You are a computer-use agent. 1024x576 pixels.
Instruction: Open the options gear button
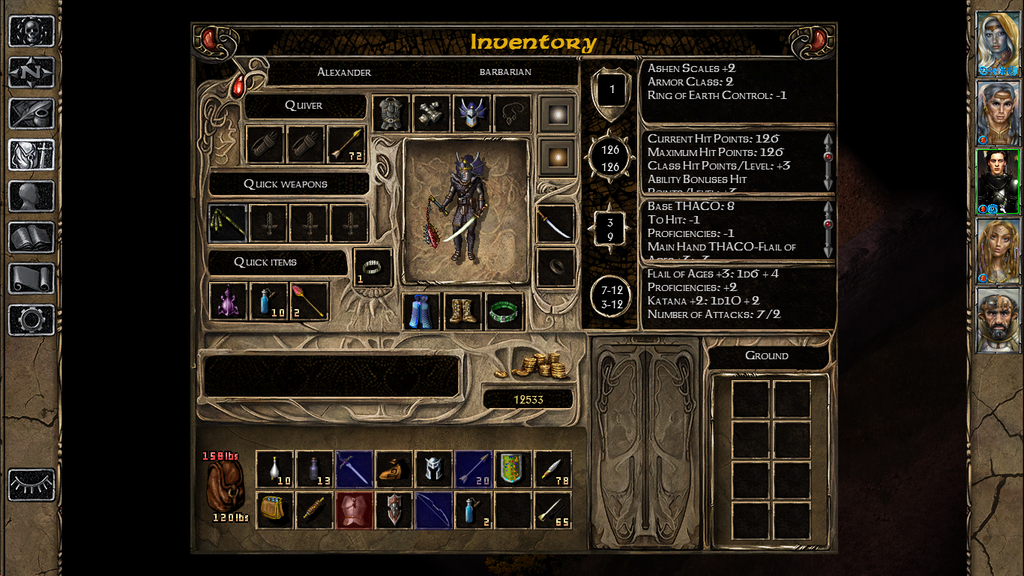(31, 319)
